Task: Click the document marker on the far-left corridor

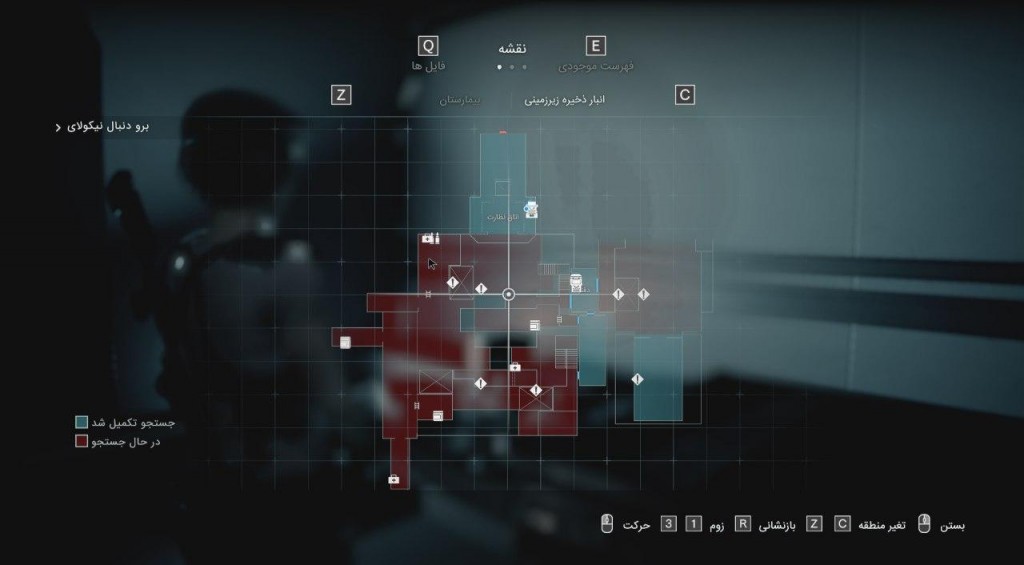Action: point(345,342)
